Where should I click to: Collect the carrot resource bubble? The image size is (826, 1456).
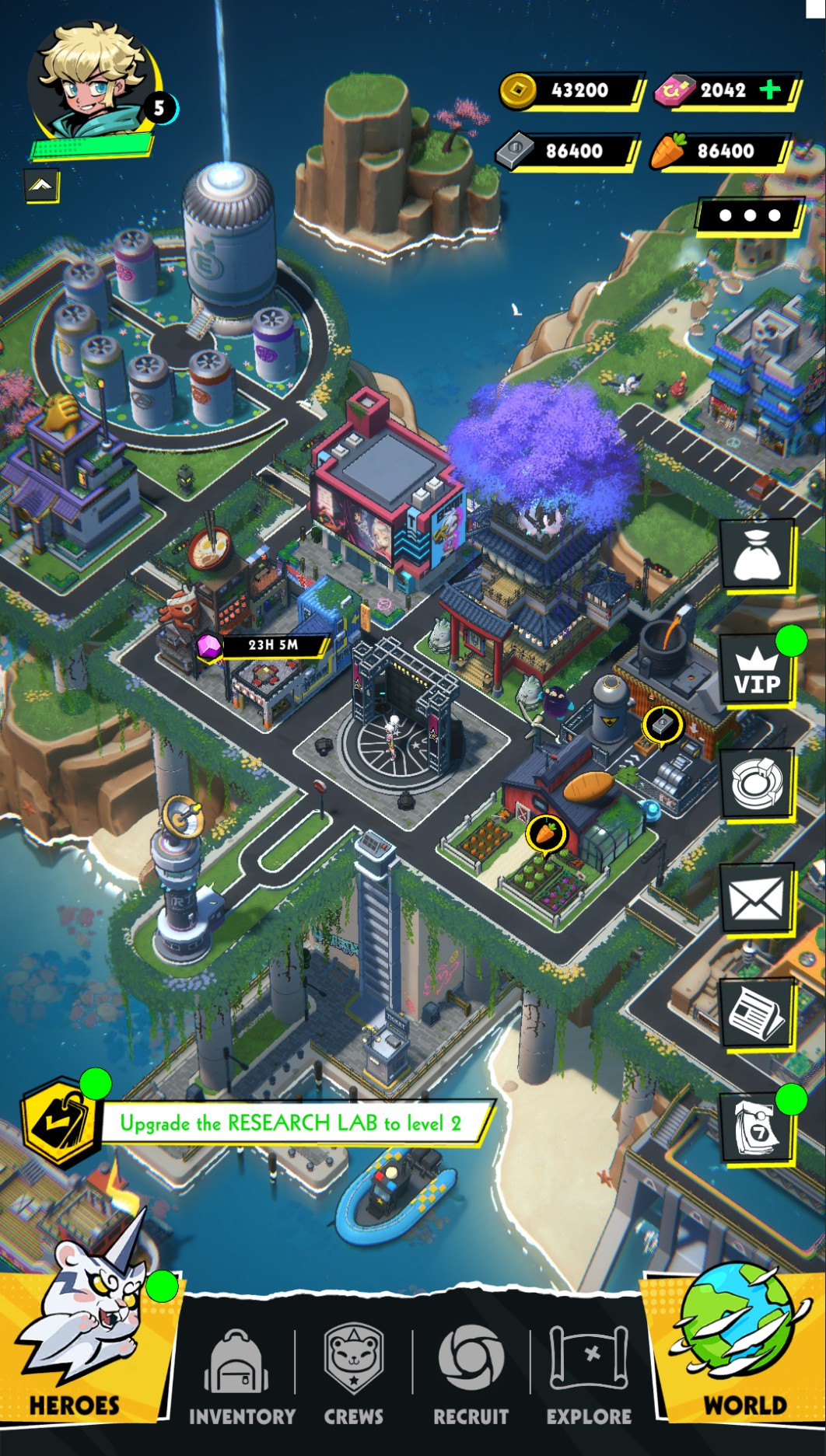(x=545, y=833)
